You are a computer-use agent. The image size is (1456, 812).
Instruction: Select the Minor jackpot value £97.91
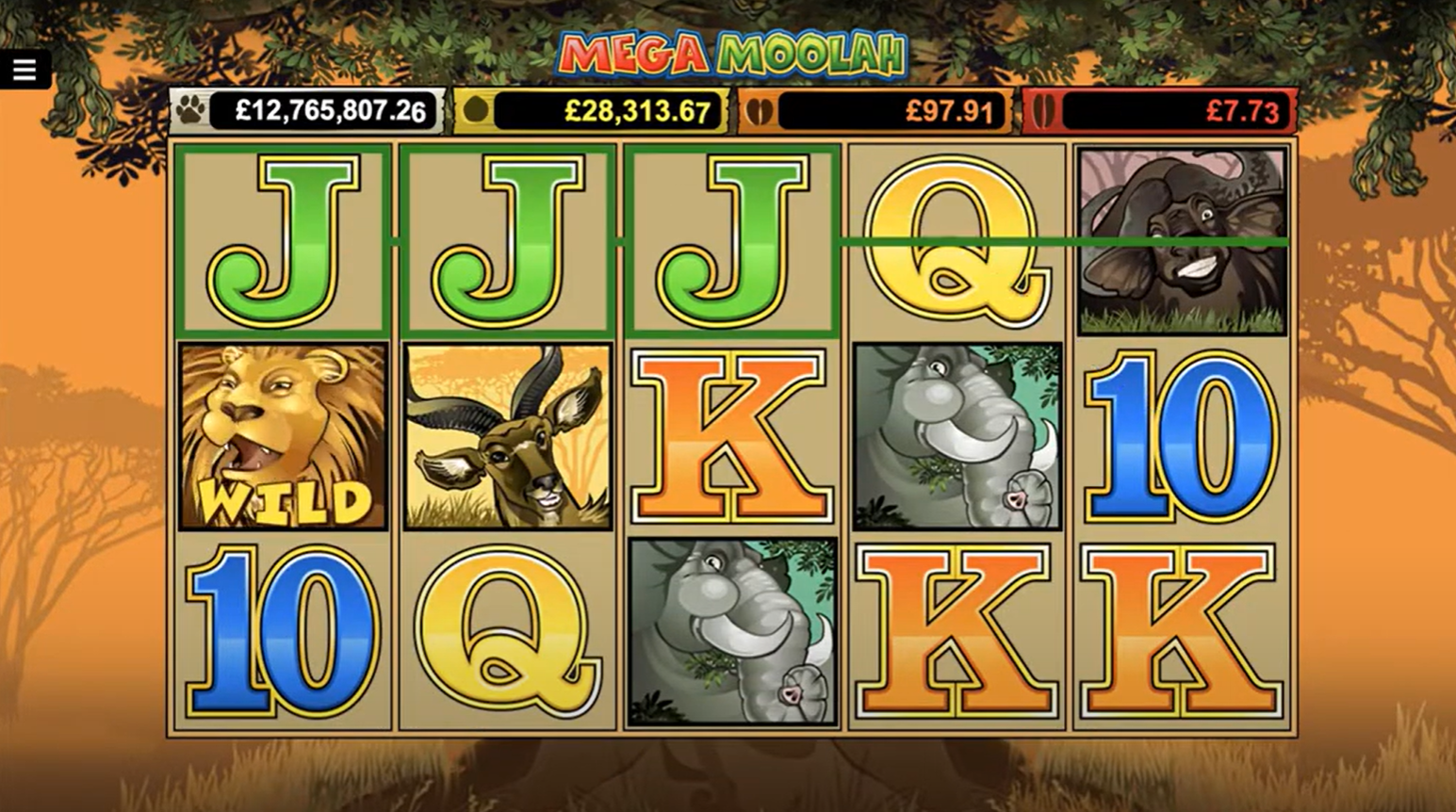click(945, 110)
